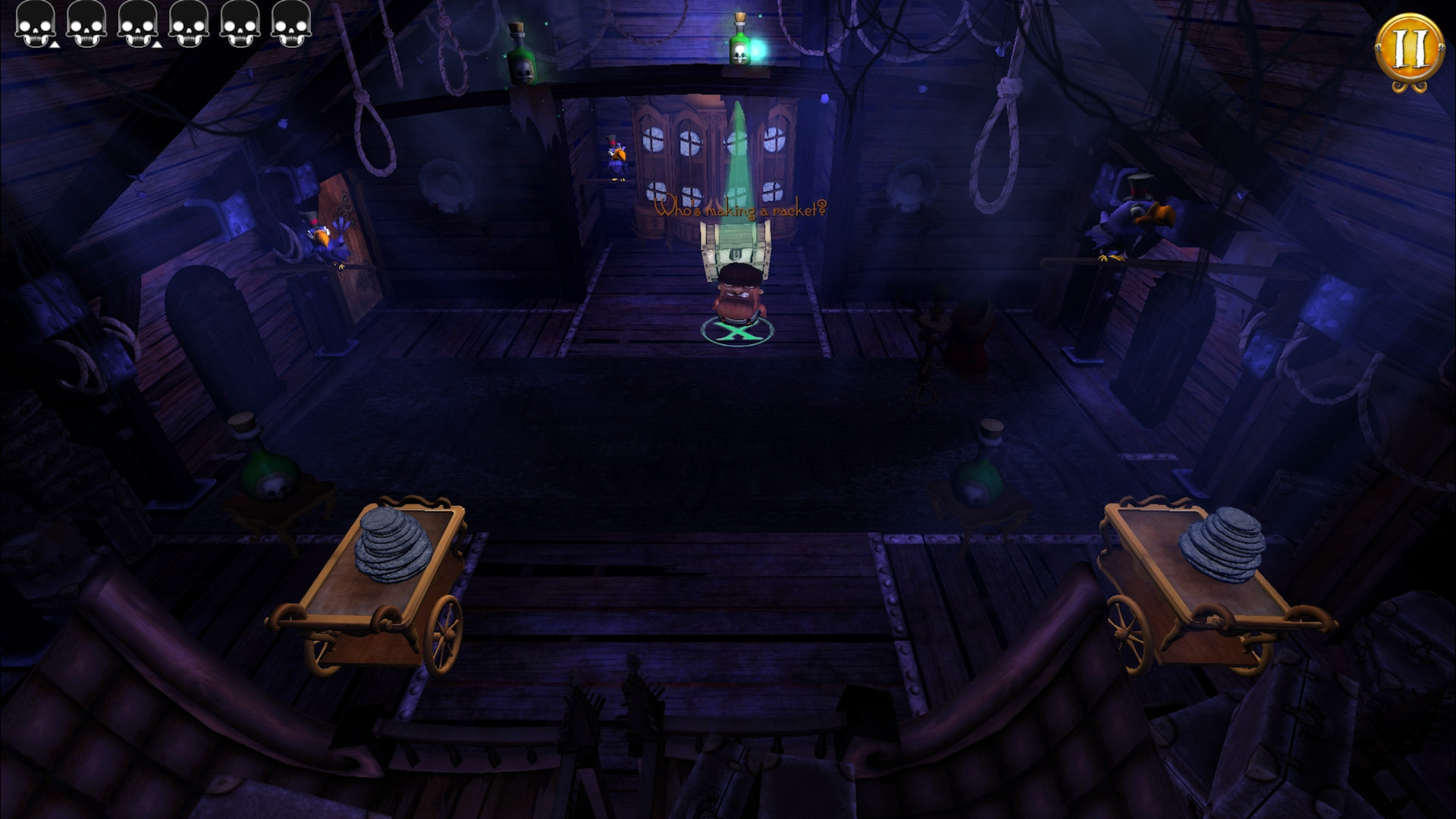Click the last skull icon in the row

290,27
